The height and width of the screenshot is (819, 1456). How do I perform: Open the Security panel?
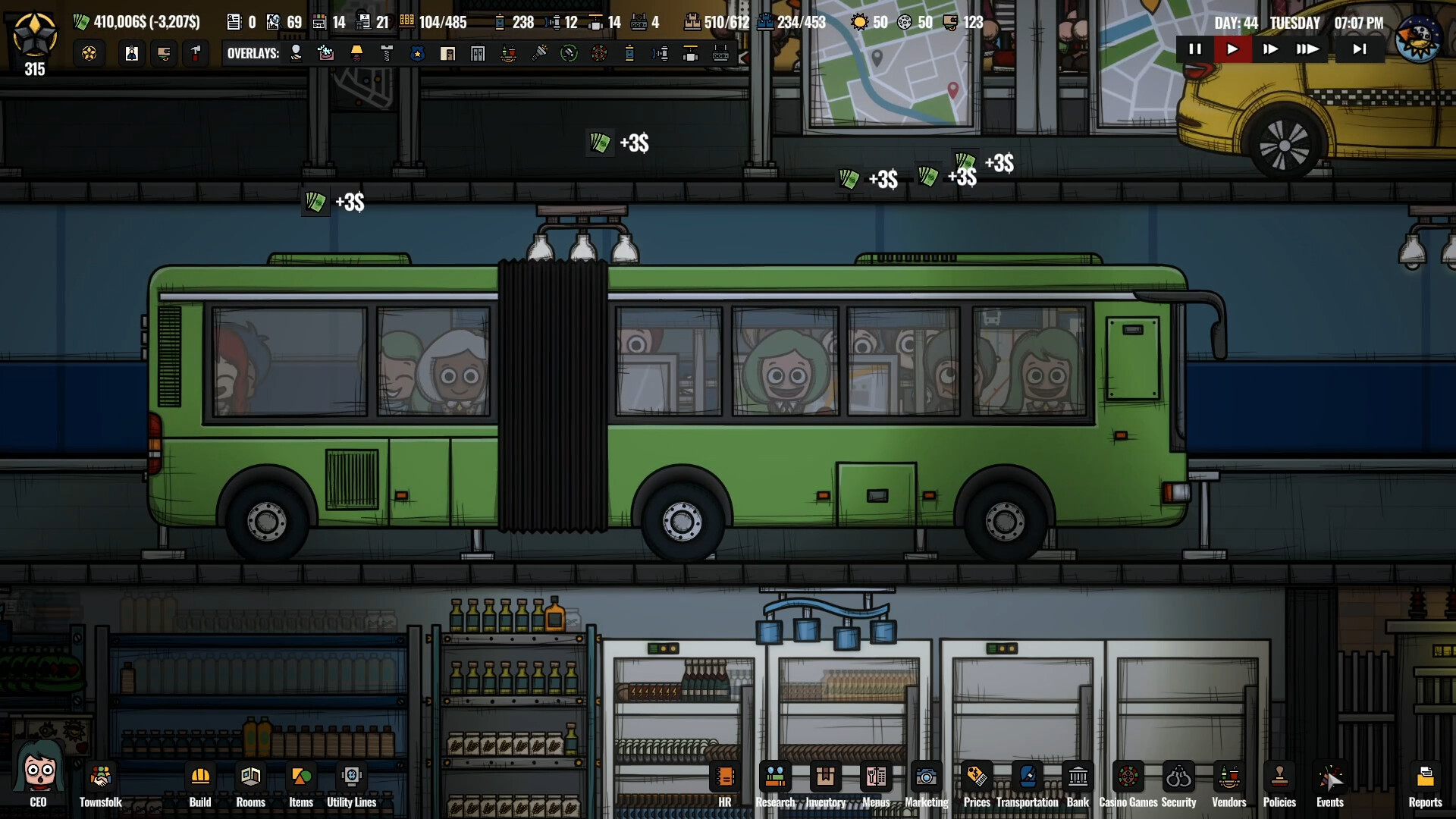point(1178,777)
